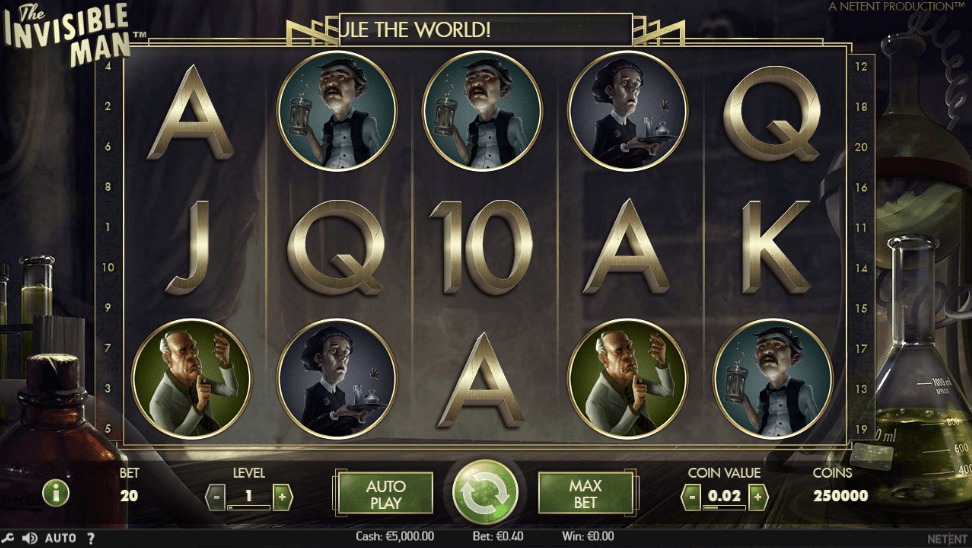Screen dimensions: 972x548
Task: Click the AUTO text in bottom bar
Action: (x=60, y=538)
